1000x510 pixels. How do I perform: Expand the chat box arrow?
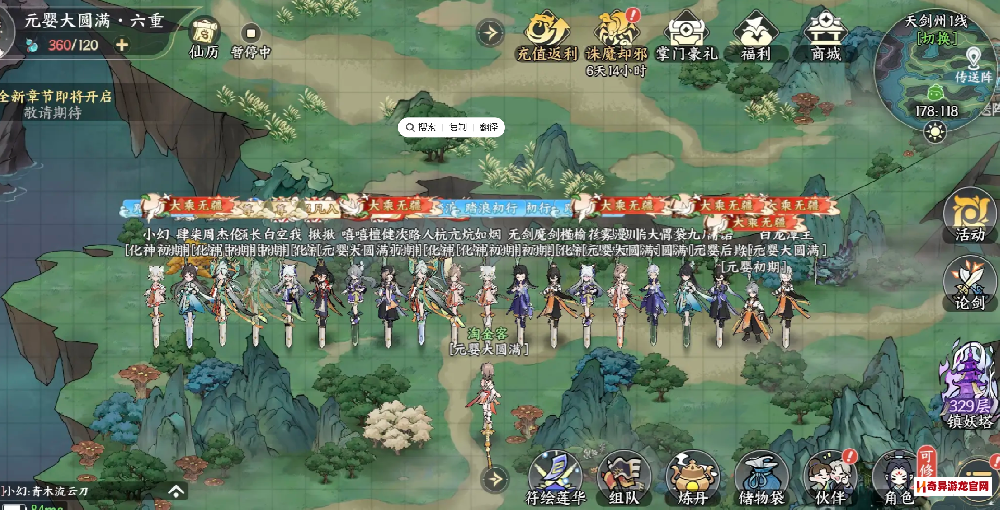coord(176,491)
